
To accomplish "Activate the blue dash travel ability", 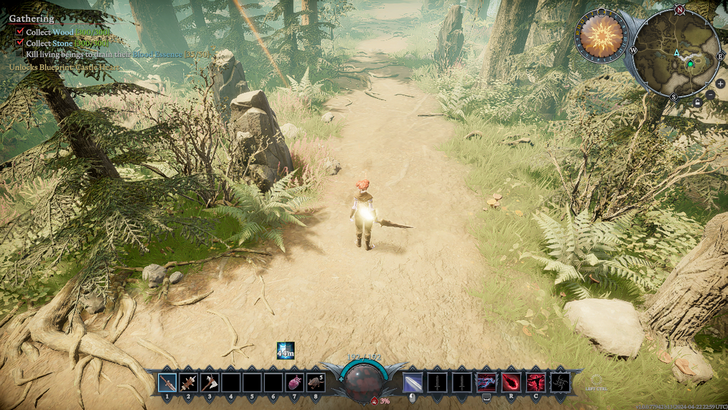I will tap(487, 382).
